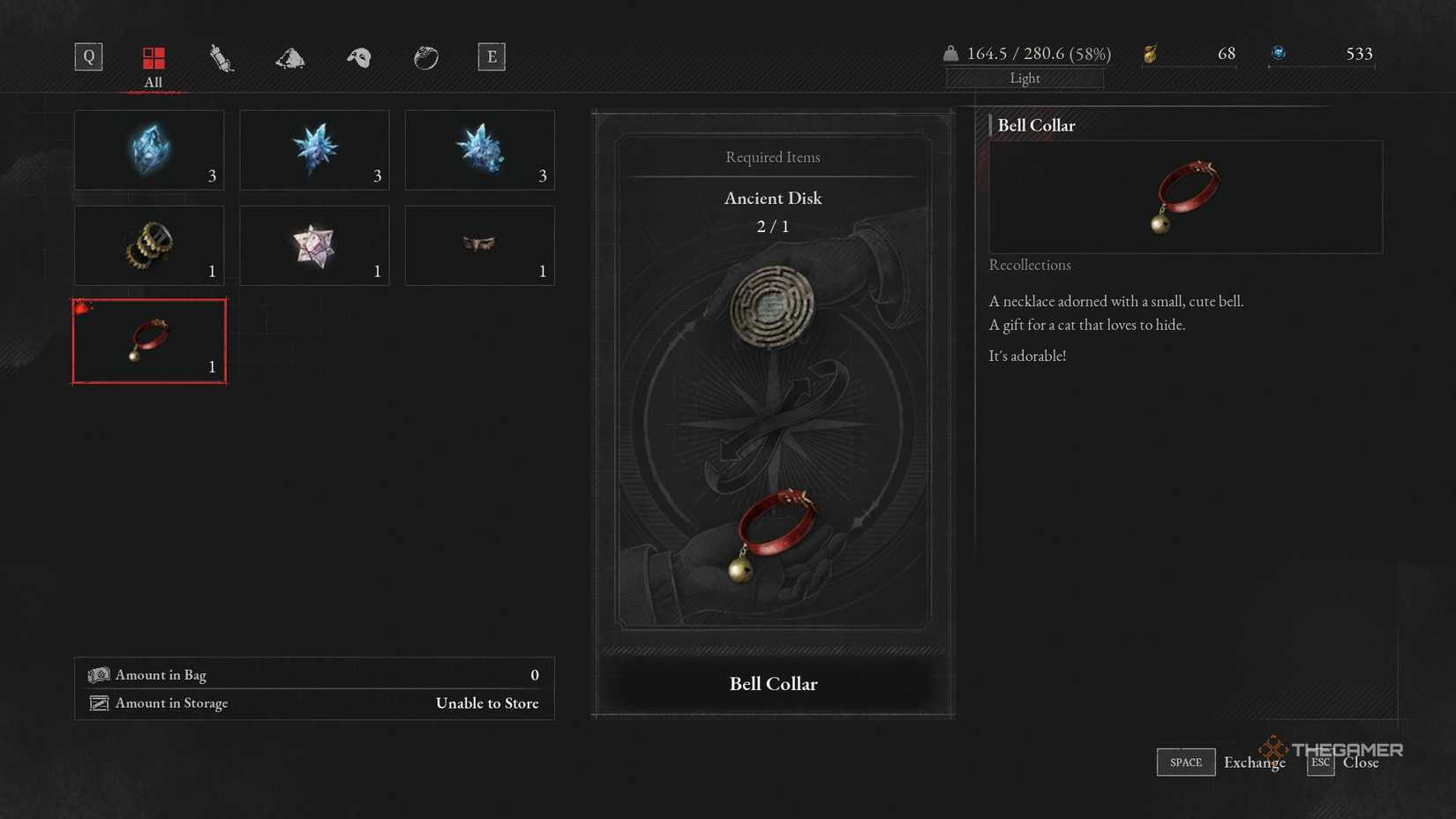
Task: Click the Light weight status label
Action: tap(1024, 78)
